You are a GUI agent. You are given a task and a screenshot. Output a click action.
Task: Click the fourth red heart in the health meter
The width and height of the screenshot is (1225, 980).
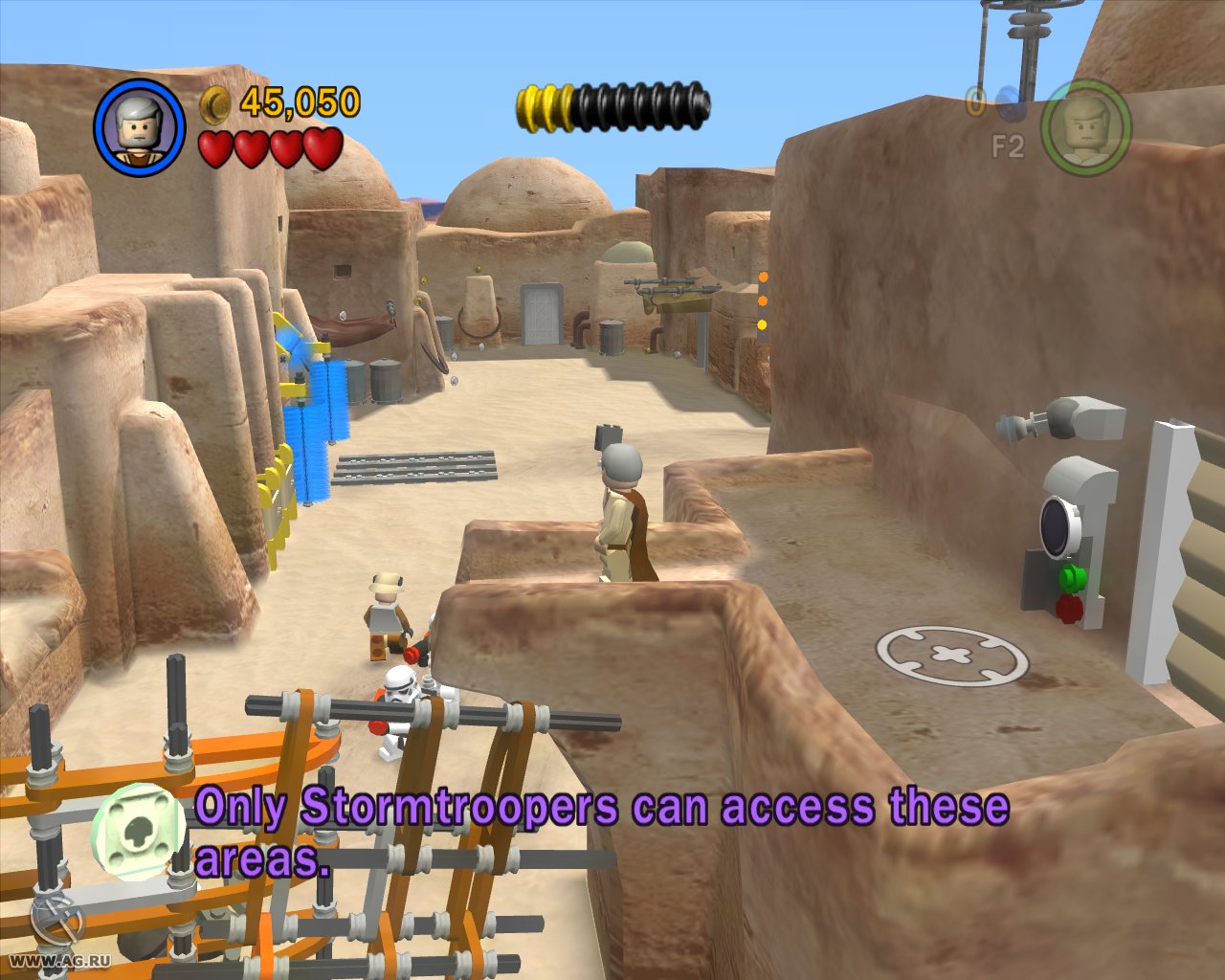(x=323, y=149)
